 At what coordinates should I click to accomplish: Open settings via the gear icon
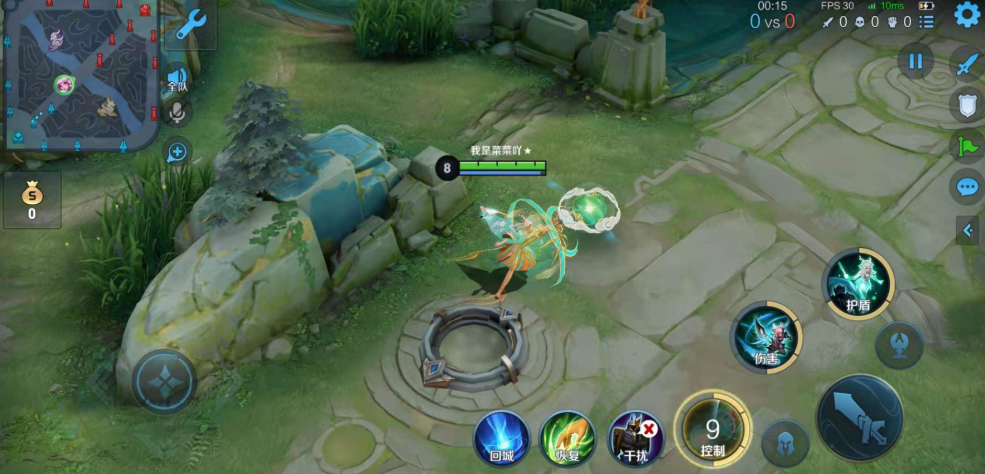pyautogui.click(x=967, y=14)
